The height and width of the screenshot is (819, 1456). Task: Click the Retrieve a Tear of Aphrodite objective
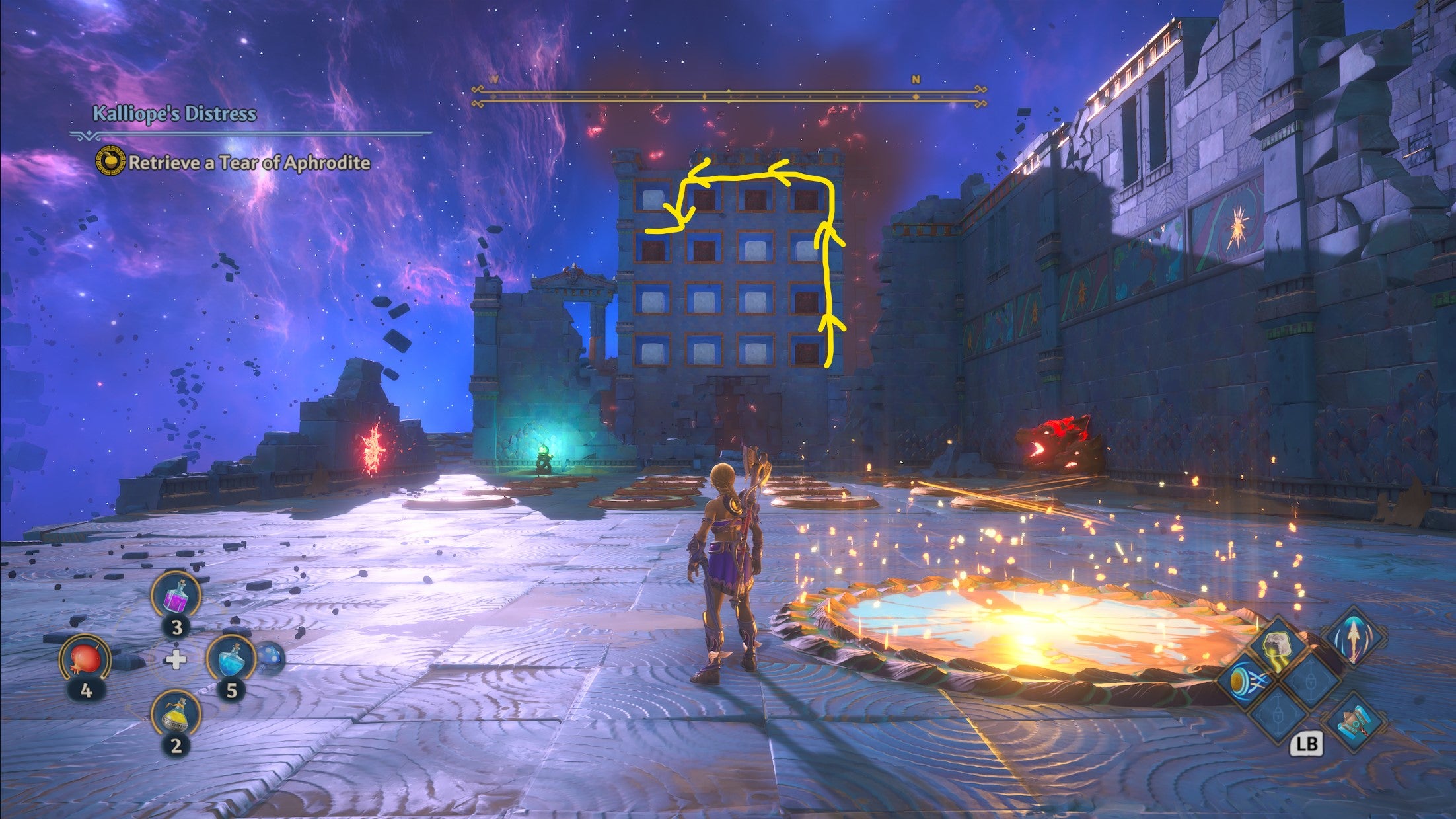click(248, 162)
